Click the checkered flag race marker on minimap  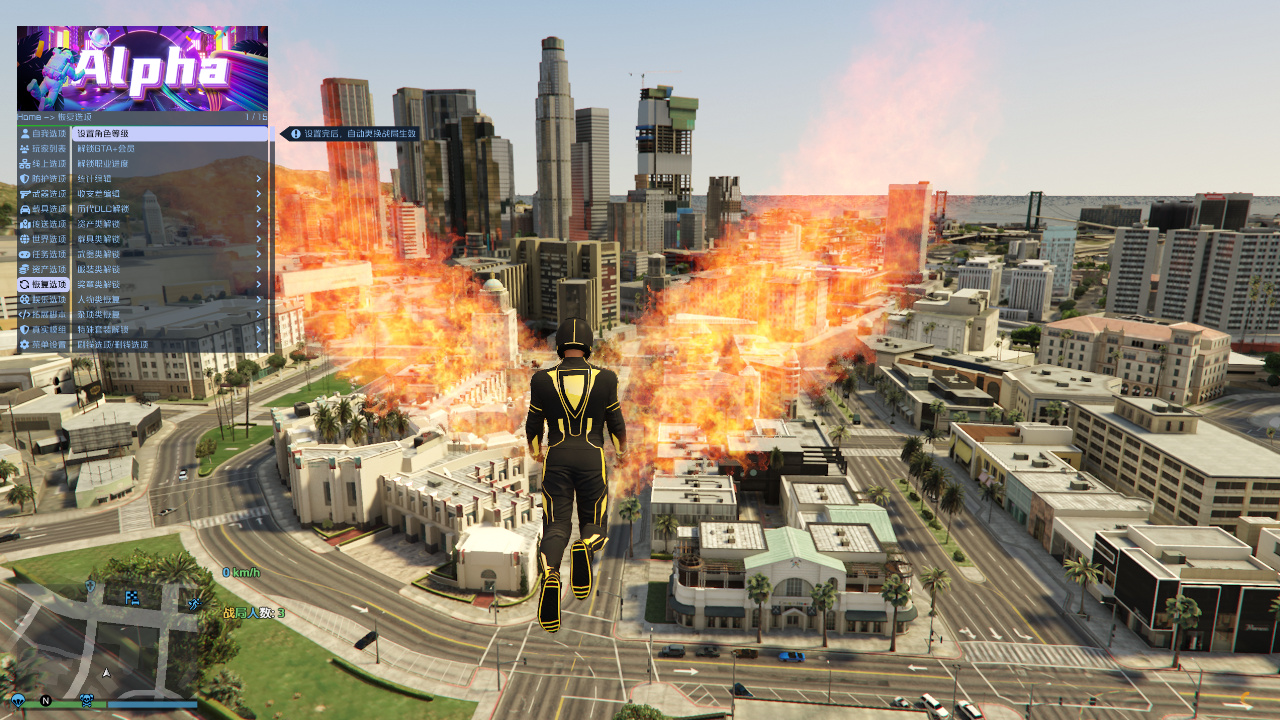pos(132,597)
